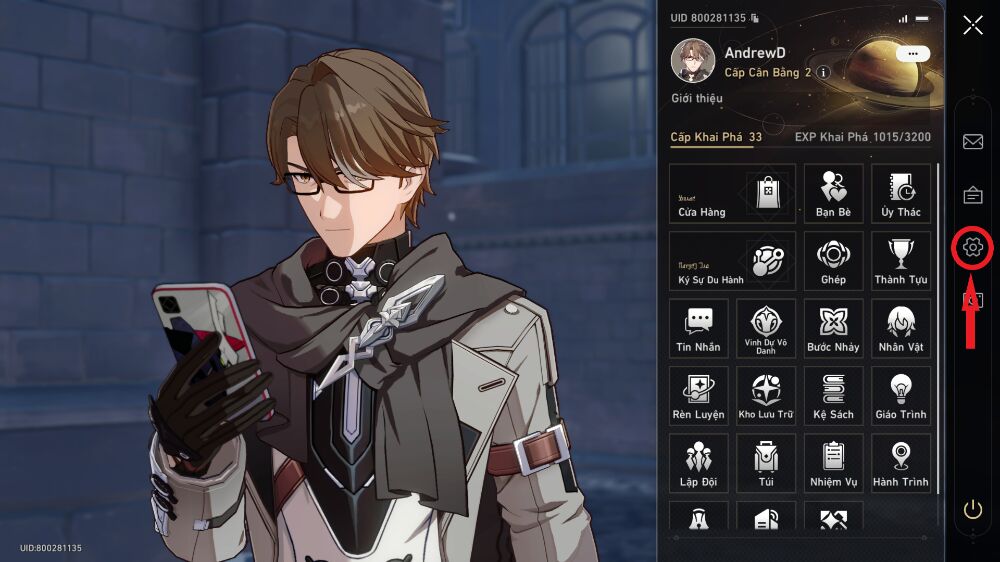1000x562 pixels.
Task: Show the Nhân Vật character screen
Action: (901, 328)
